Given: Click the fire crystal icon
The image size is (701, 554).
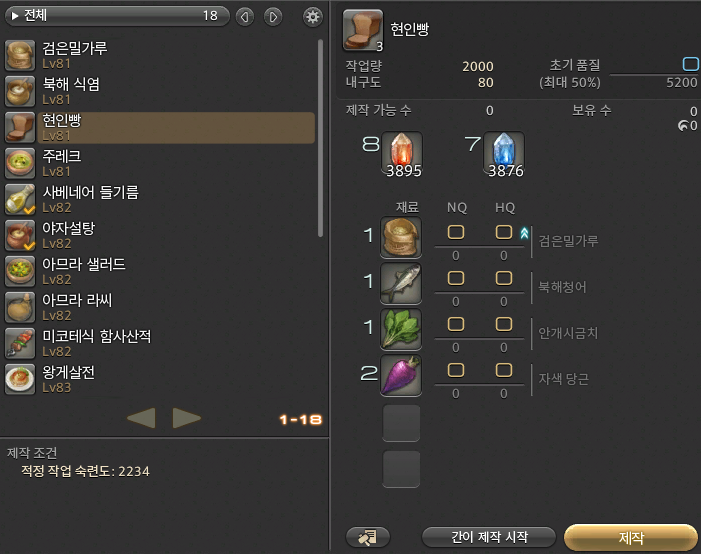Looking at the screenshot, I should click(403, 154).
